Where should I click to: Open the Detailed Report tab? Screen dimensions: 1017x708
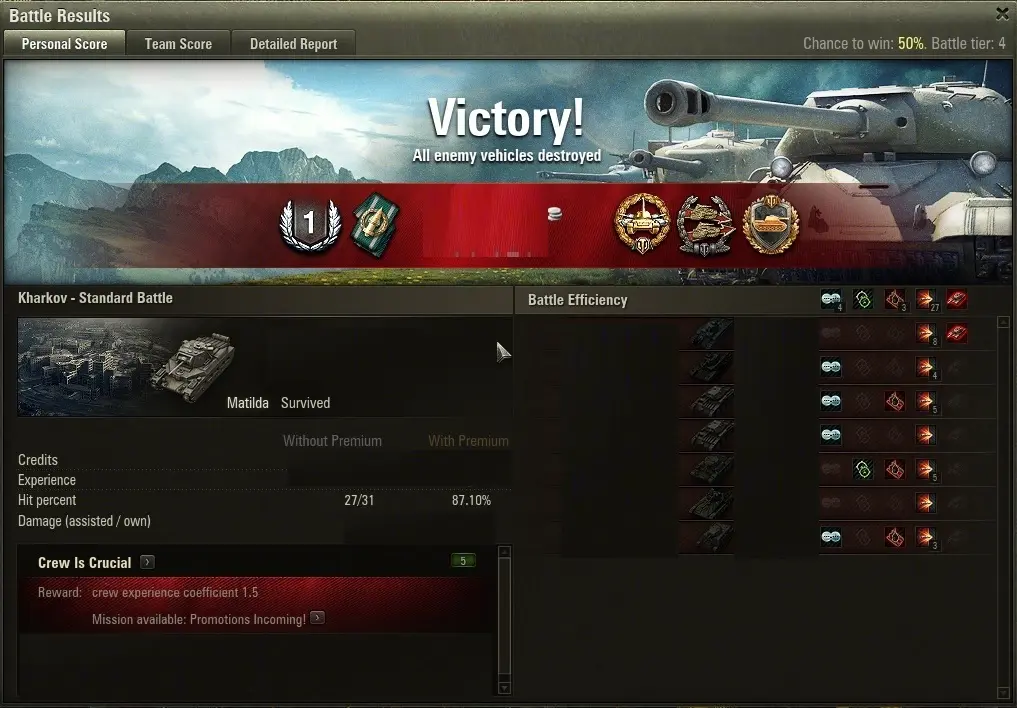[x=293, y=44]
